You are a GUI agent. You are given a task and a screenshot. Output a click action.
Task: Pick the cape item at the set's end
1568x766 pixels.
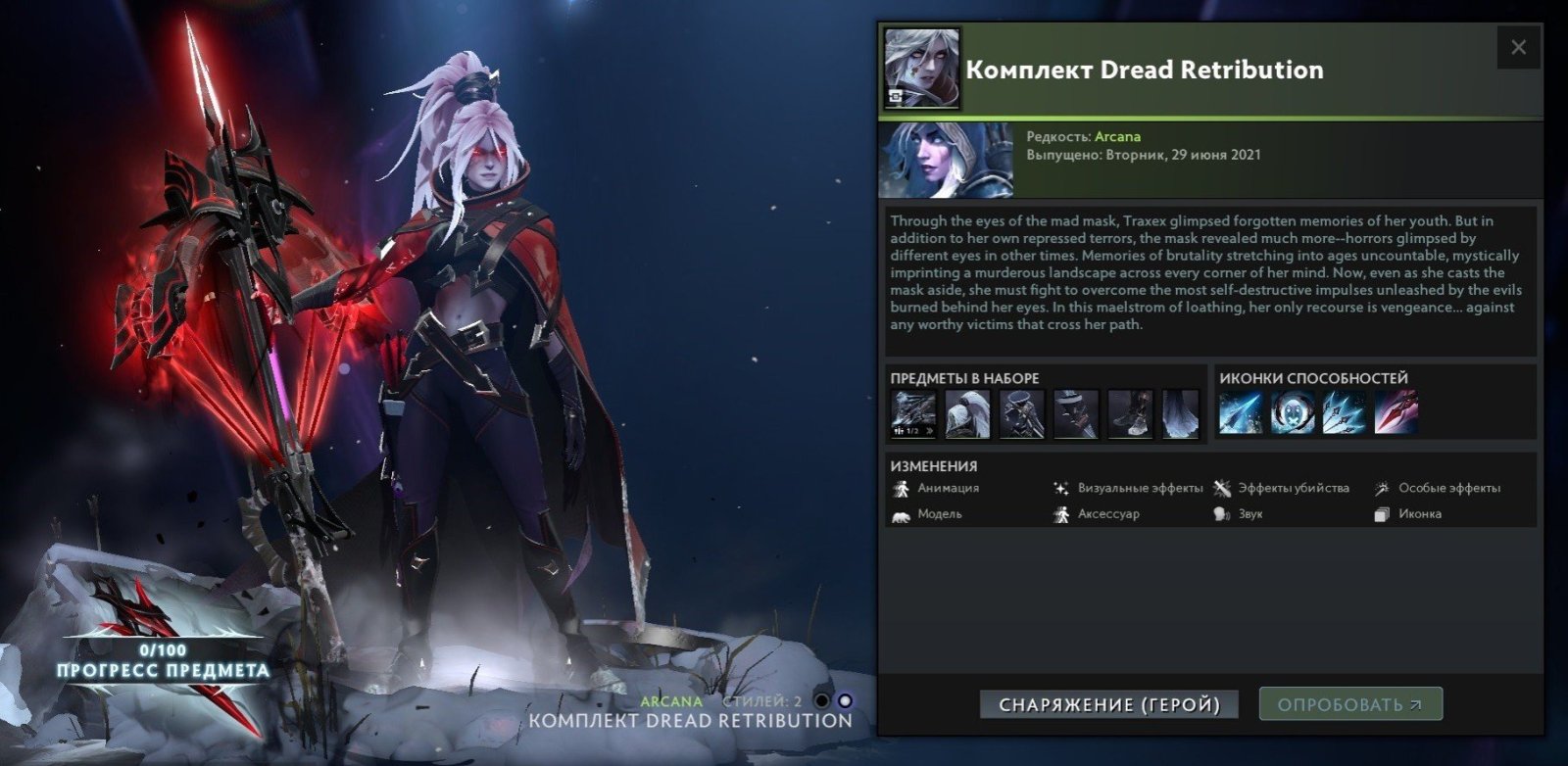(1181, 413)
